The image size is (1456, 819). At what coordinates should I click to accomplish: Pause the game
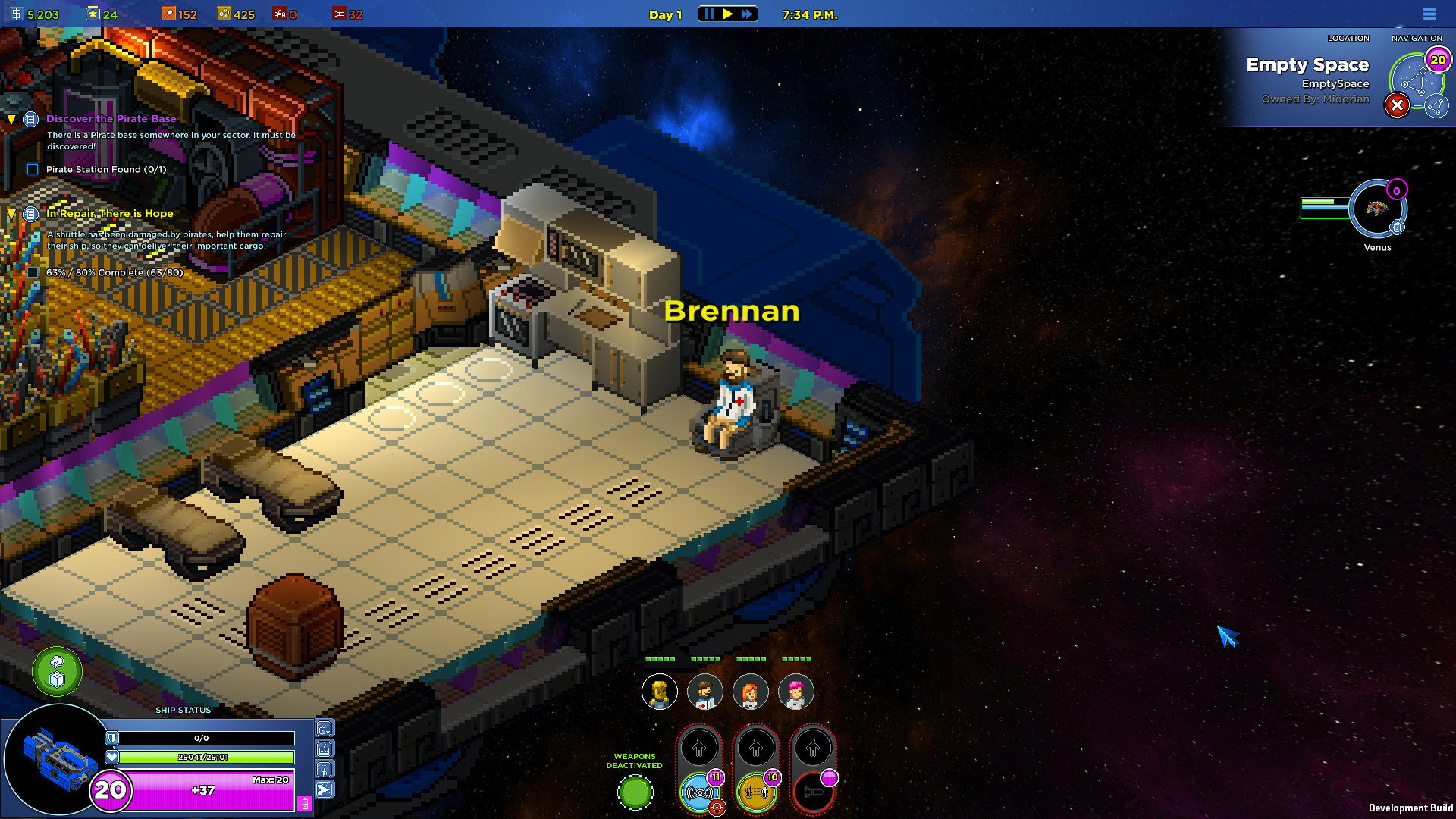pyautogui.click(x=709, y=14)
